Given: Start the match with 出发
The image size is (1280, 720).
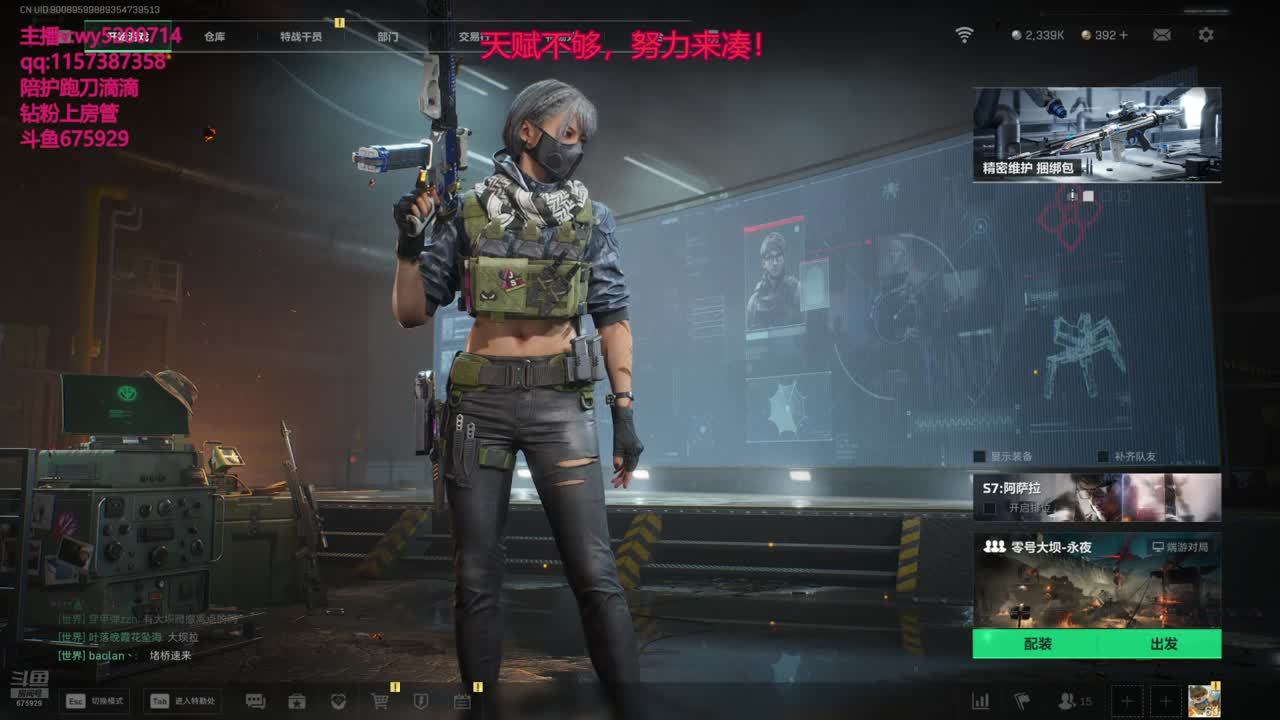Looking at the screenshot, I should pyautogui.click(x=1163, y=644).
